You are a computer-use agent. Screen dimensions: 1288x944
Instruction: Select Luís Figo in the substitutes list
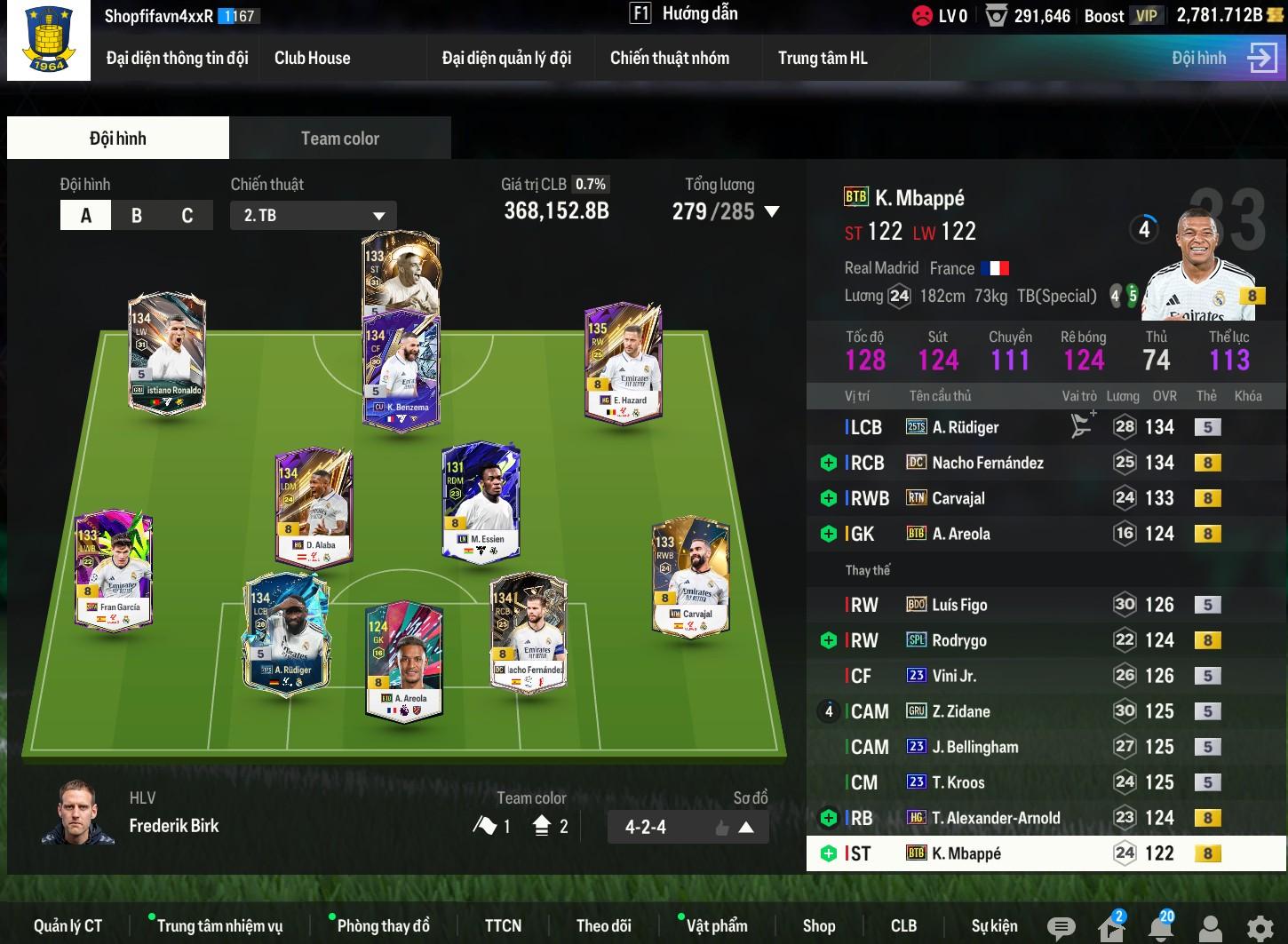(x=959, y=605)
